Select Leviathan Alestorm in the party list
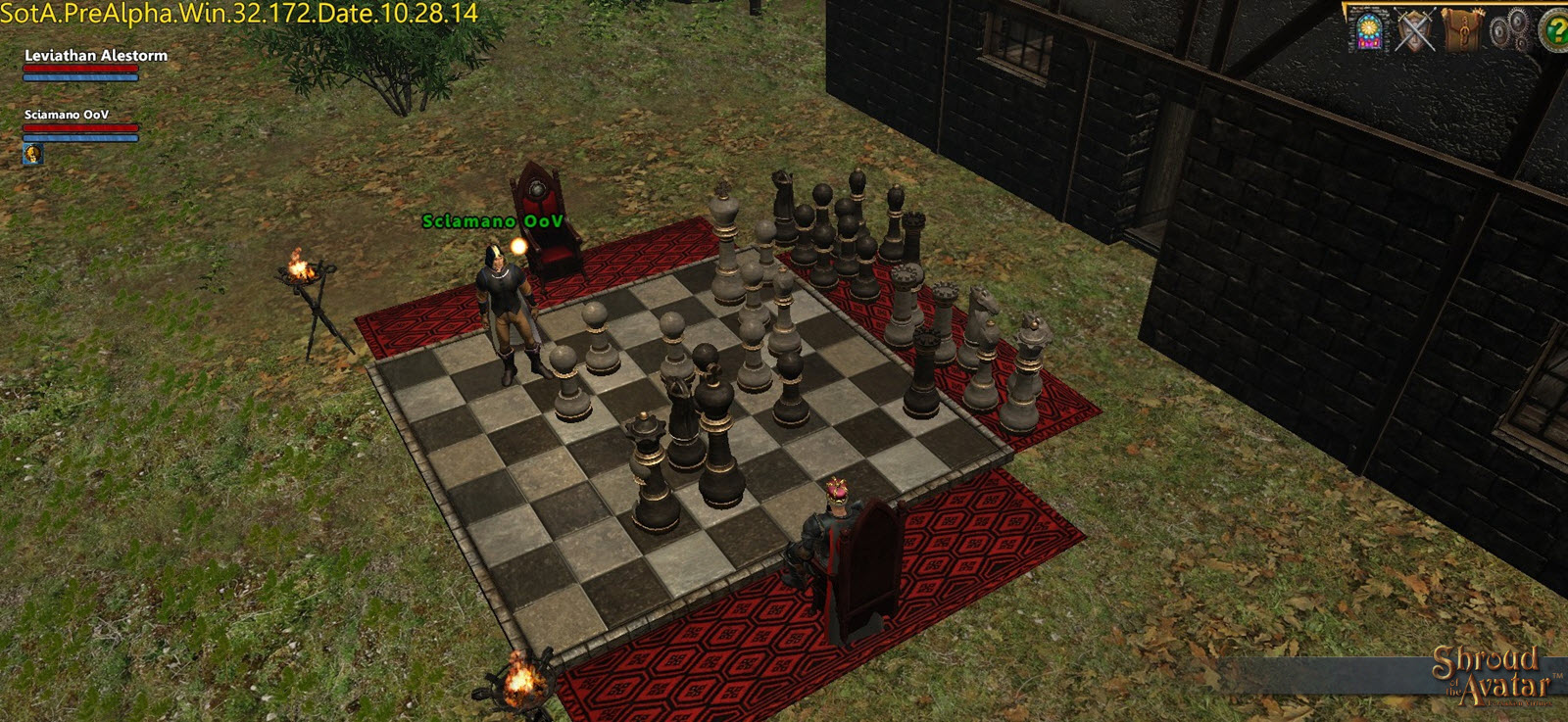The width and height of the screenshot is (1568, 722). point(96,56)
